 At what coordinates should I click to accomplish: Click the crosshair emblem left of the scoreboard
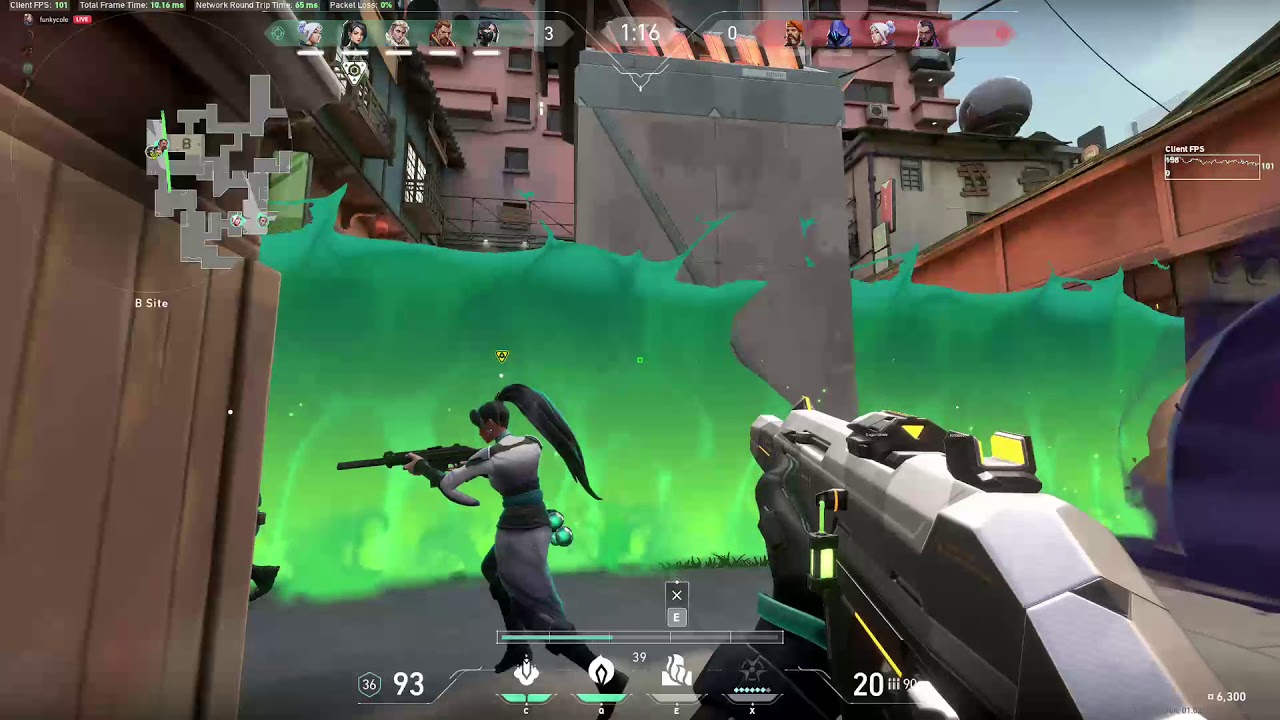click(x=278, y=33)
